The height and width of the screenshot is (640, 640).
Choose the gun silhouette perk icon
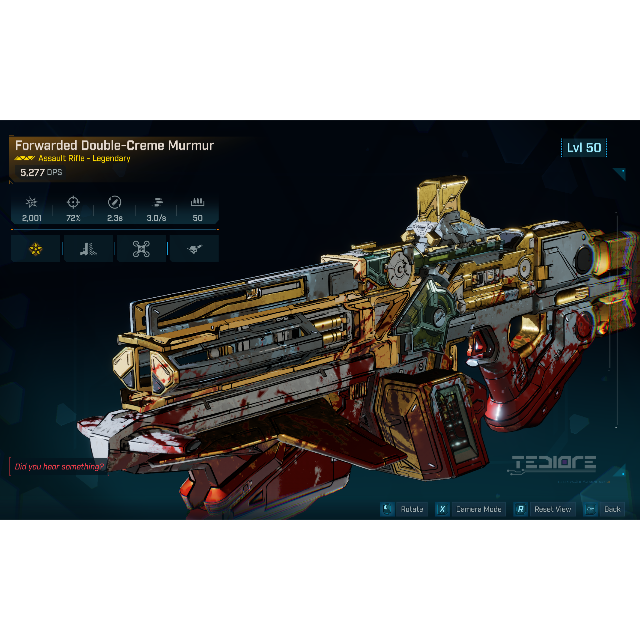click(x=194, y=249)
